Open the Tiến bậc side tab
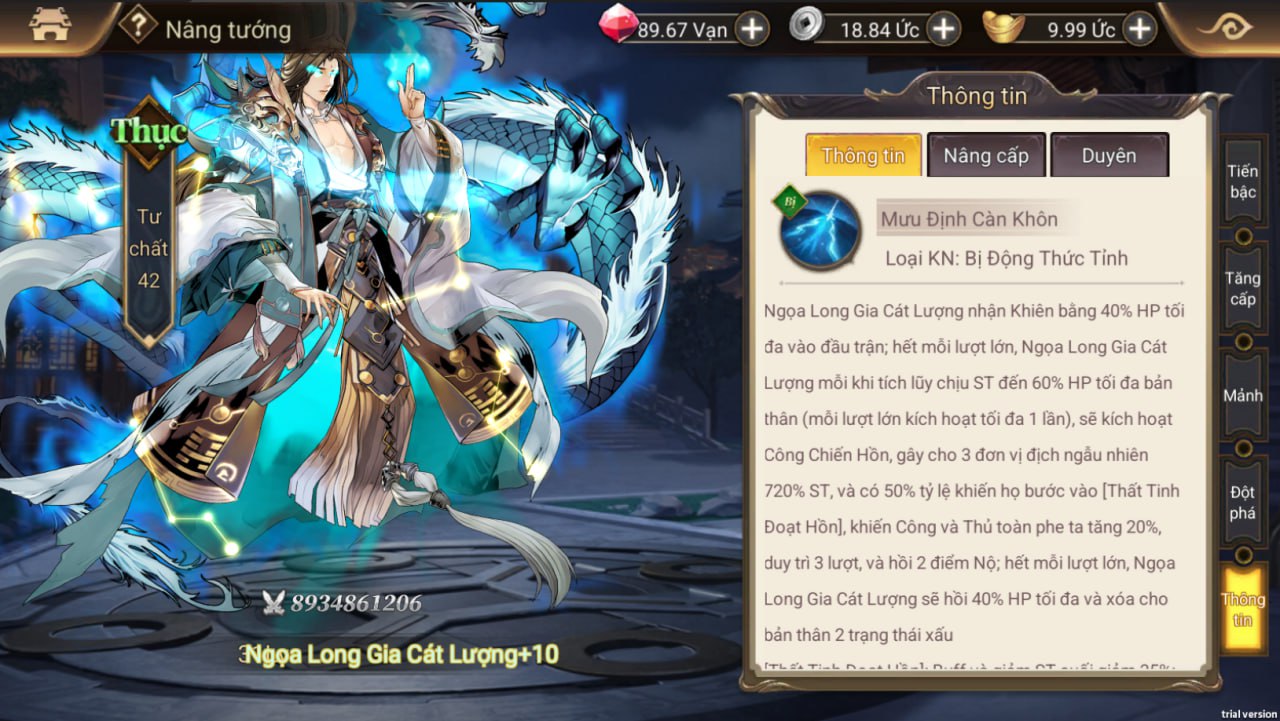 [1243, 181]
